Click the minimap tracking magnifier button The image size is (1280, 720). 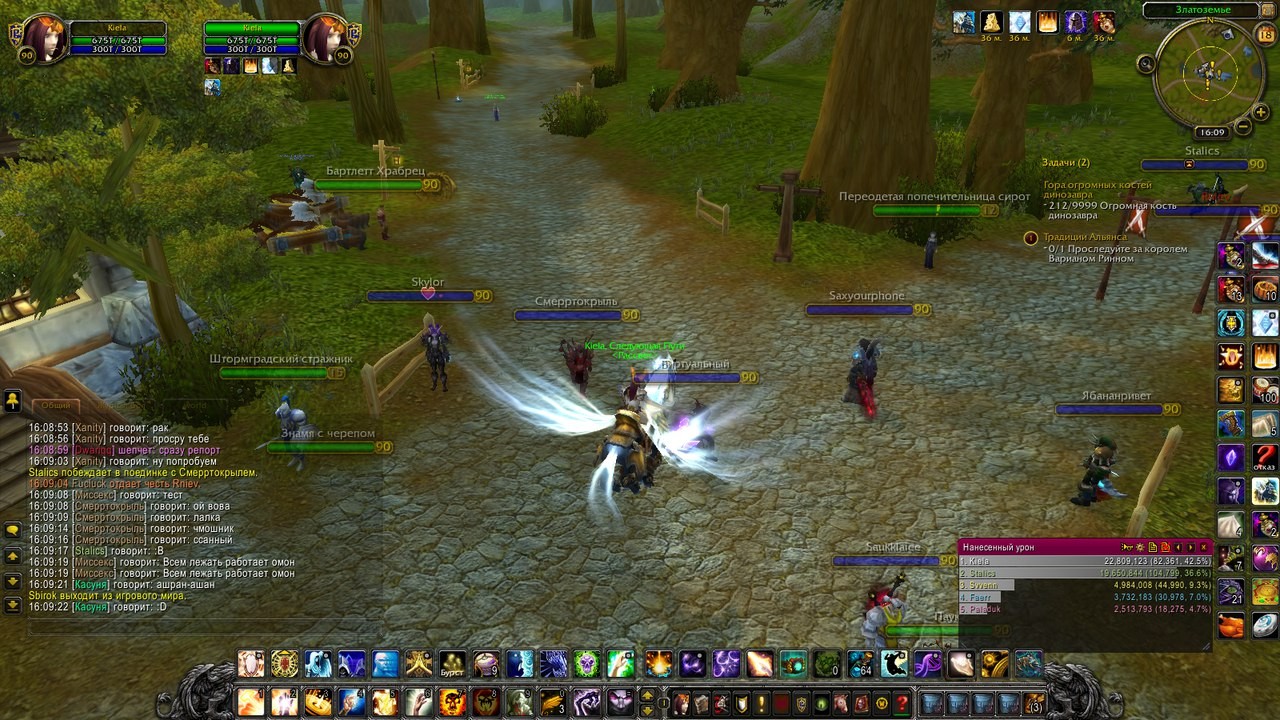point(1146,63)
